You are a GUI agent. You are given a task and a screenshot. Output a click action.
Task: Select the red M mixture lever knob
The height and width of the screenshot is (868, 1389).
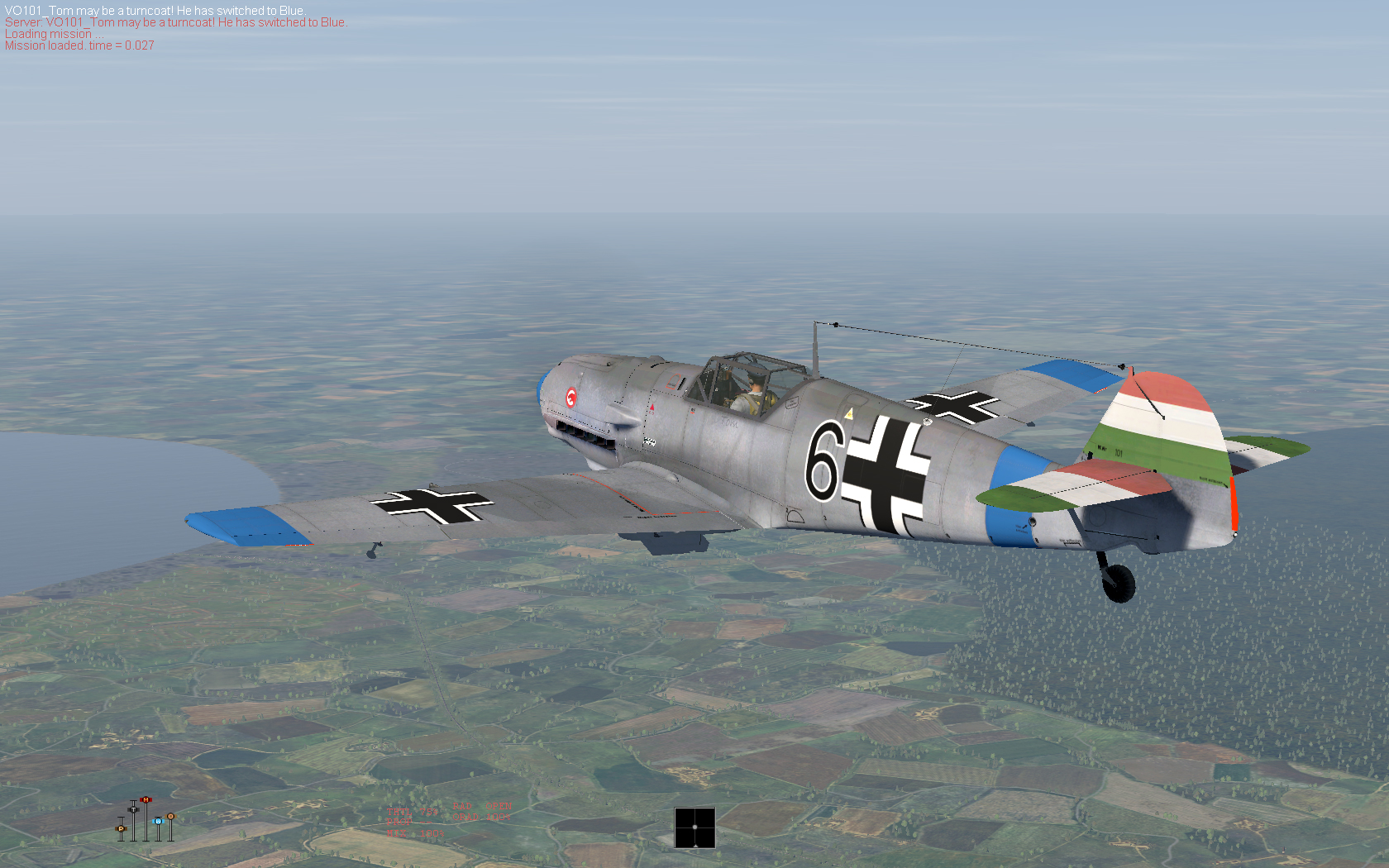(x=146, y=799)
